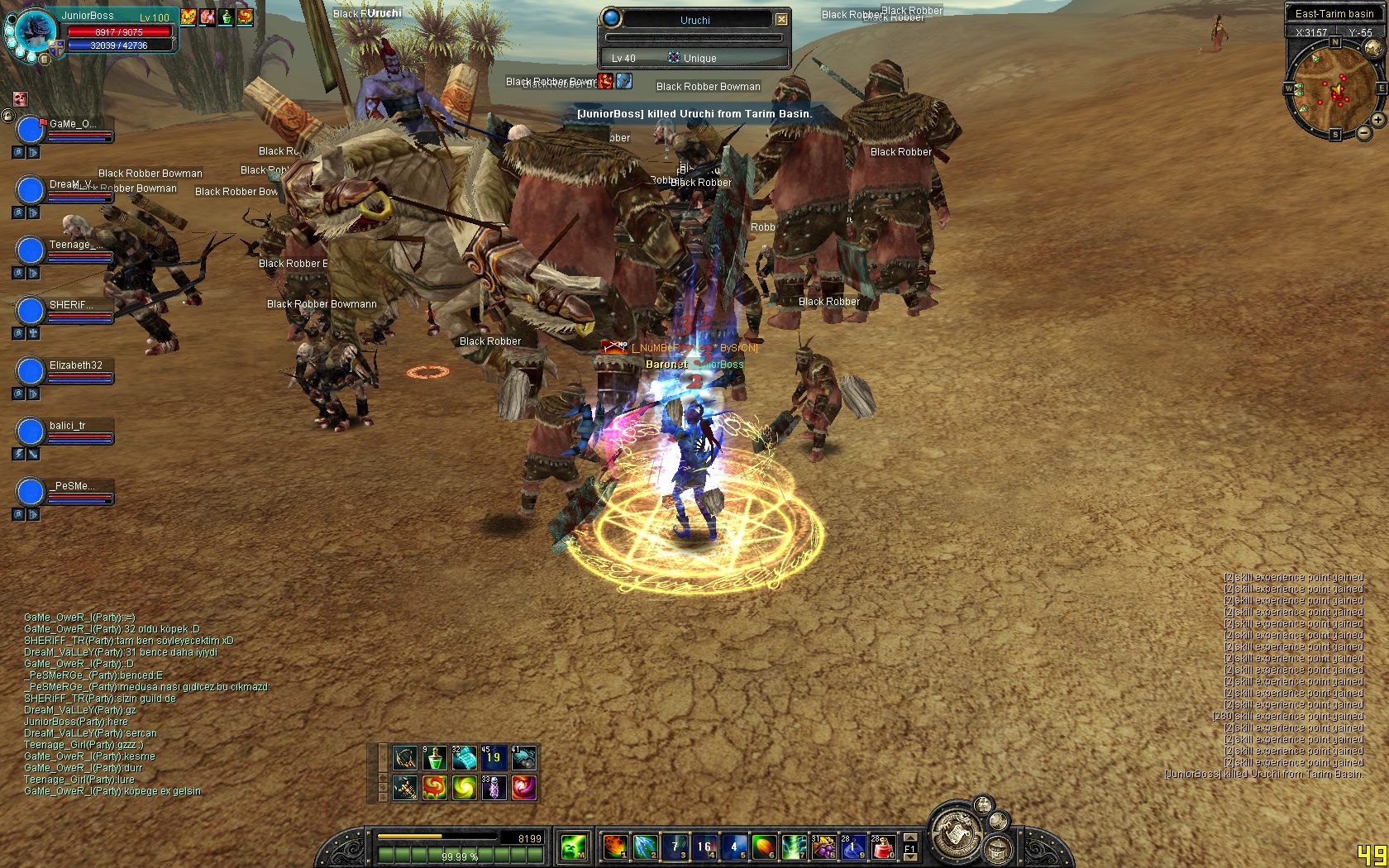This screenshot has height=868, width=1389.
Task: Toggle the padlock icon above party list
Action: (8, 117)
